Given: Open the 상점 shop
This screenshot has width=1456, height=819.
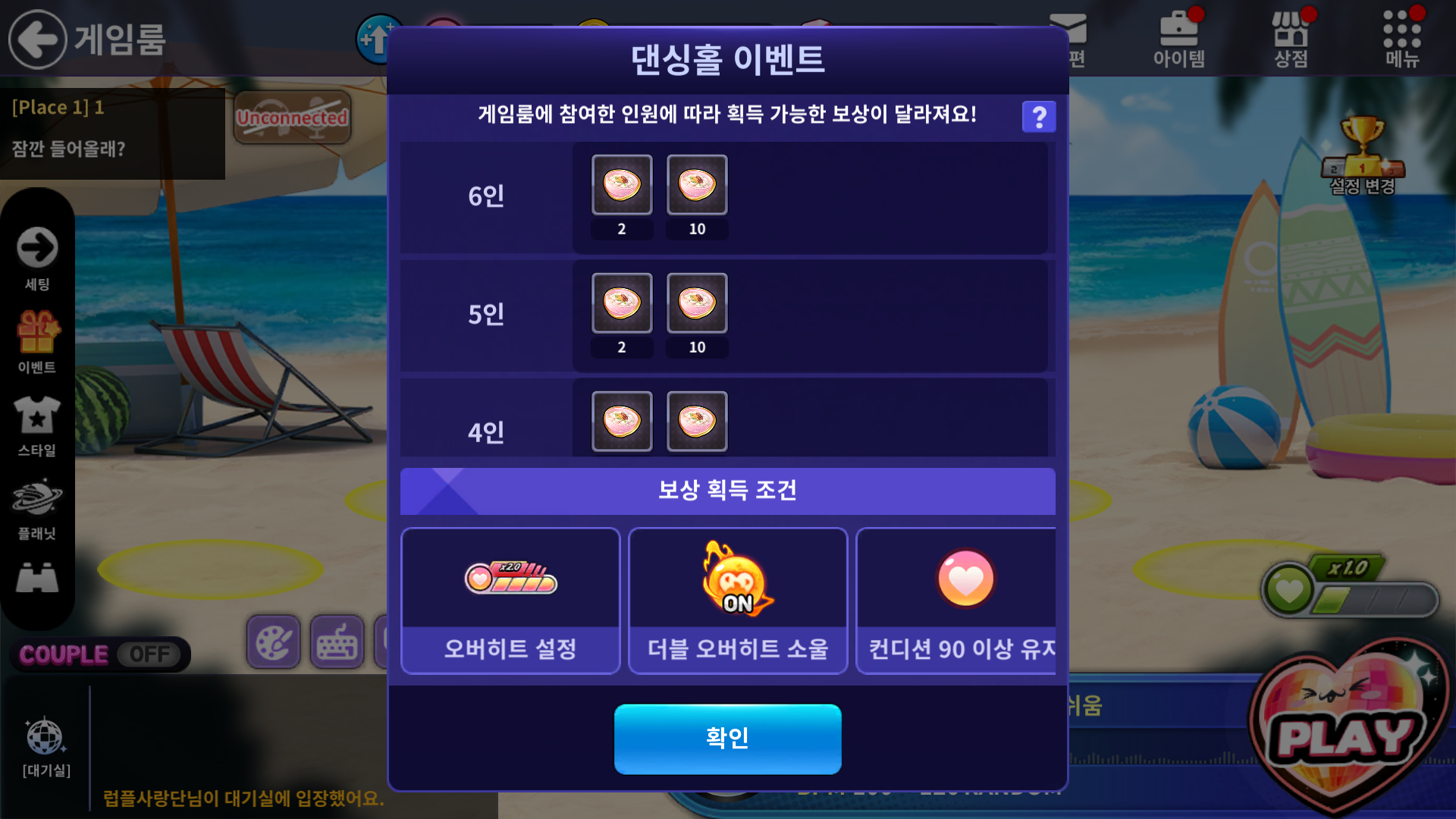Looking at the screenshot, I should [1290, 39].
